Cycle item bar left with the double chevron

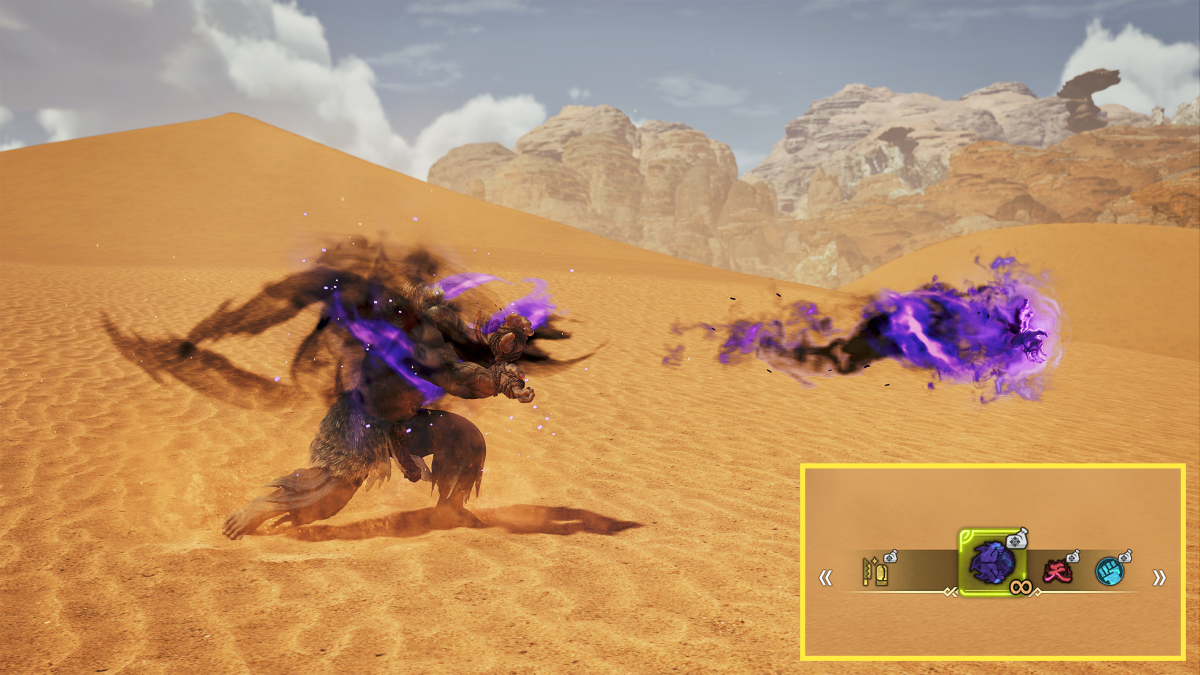pos(826,577)
